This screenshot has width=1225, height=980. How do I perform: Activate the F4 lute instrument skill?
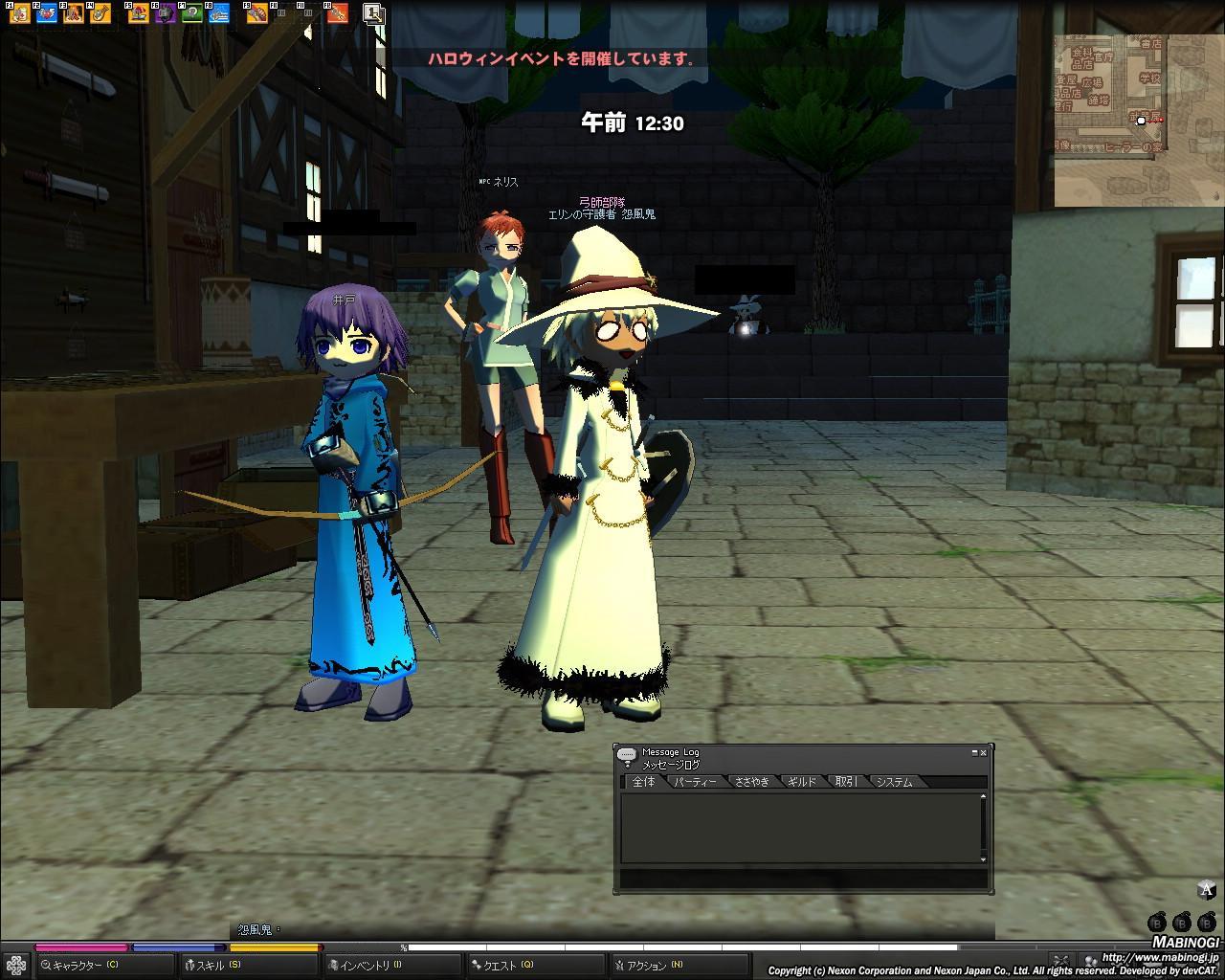(100, 13)
